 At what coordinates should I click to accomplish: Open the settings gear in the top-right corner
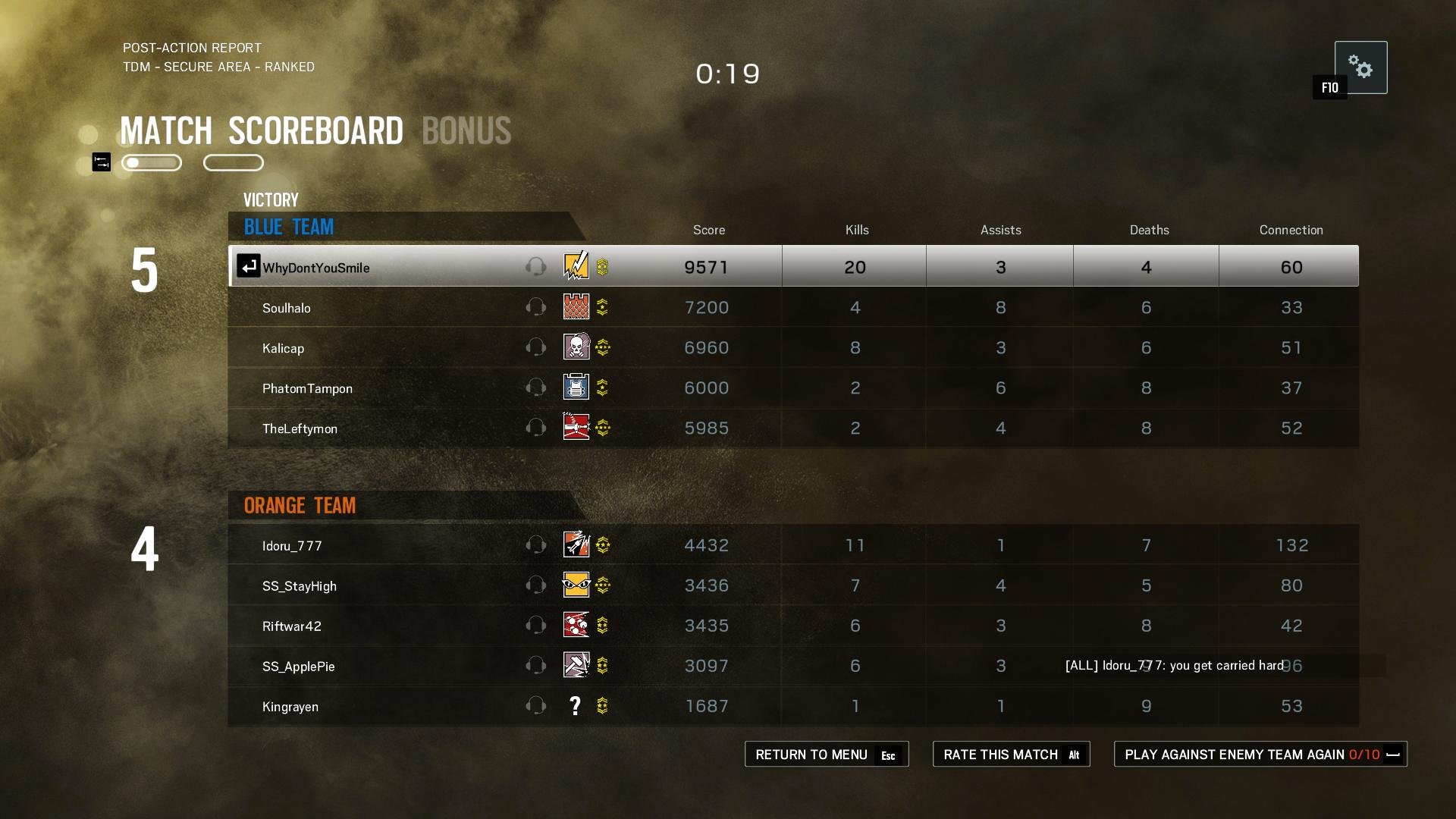pos(1362,67)
